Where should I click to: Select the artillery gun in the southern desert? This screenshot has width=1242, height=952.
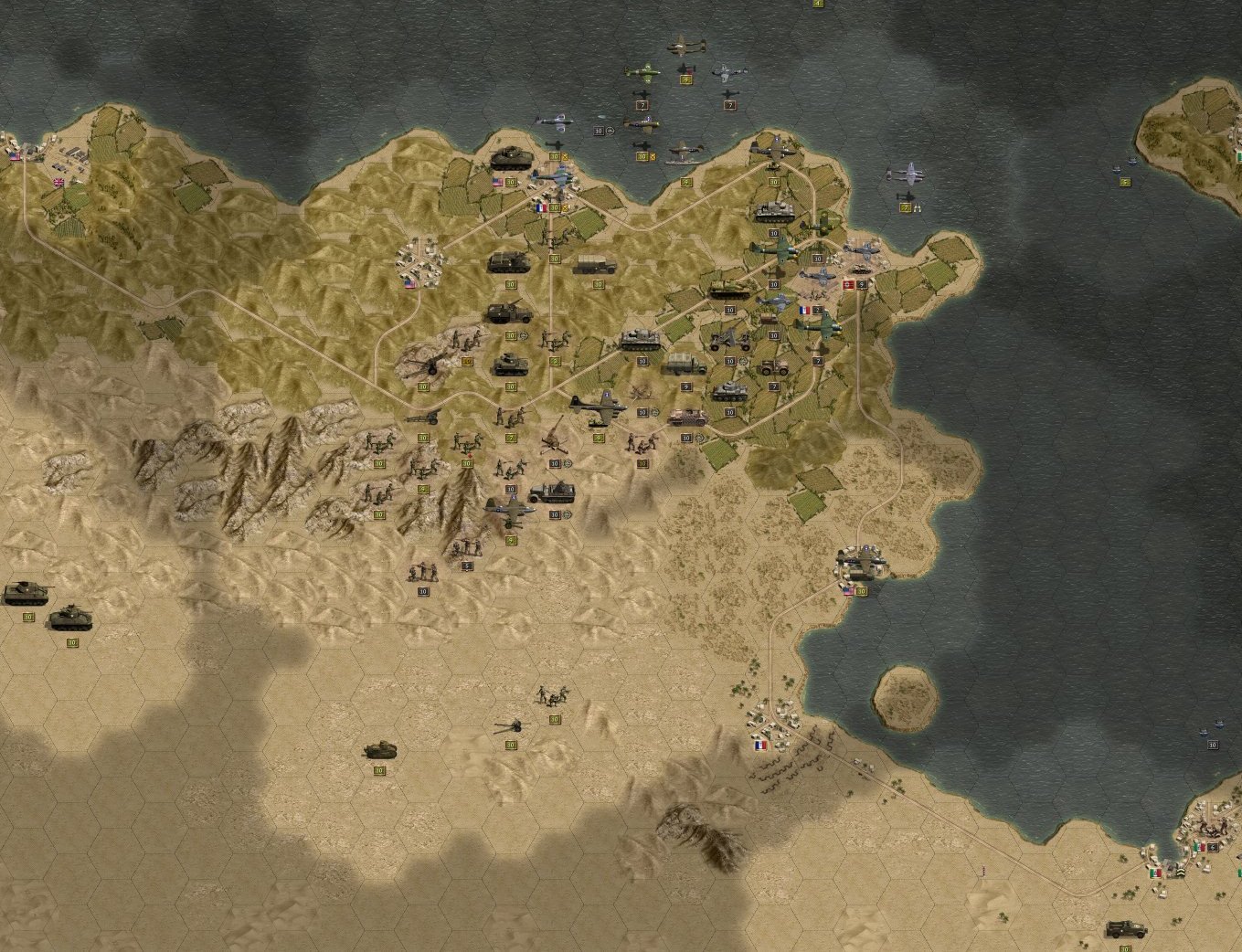point(510,728)
